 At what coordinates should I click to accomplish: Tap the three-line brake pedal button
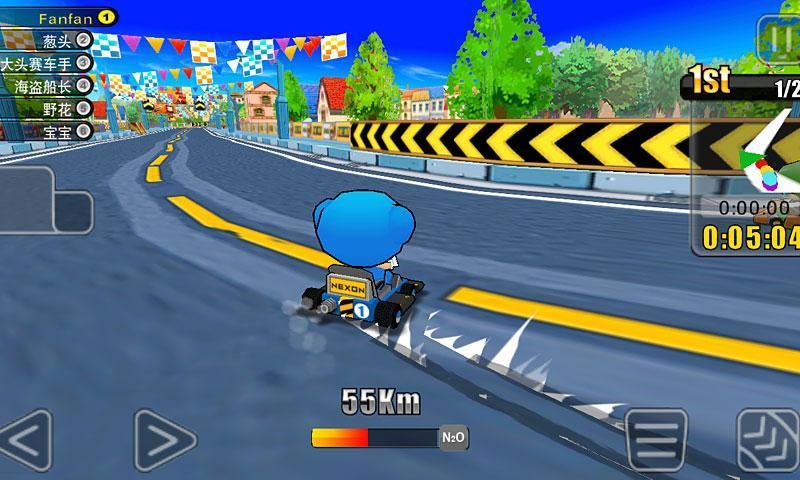[x=654, y=439]
